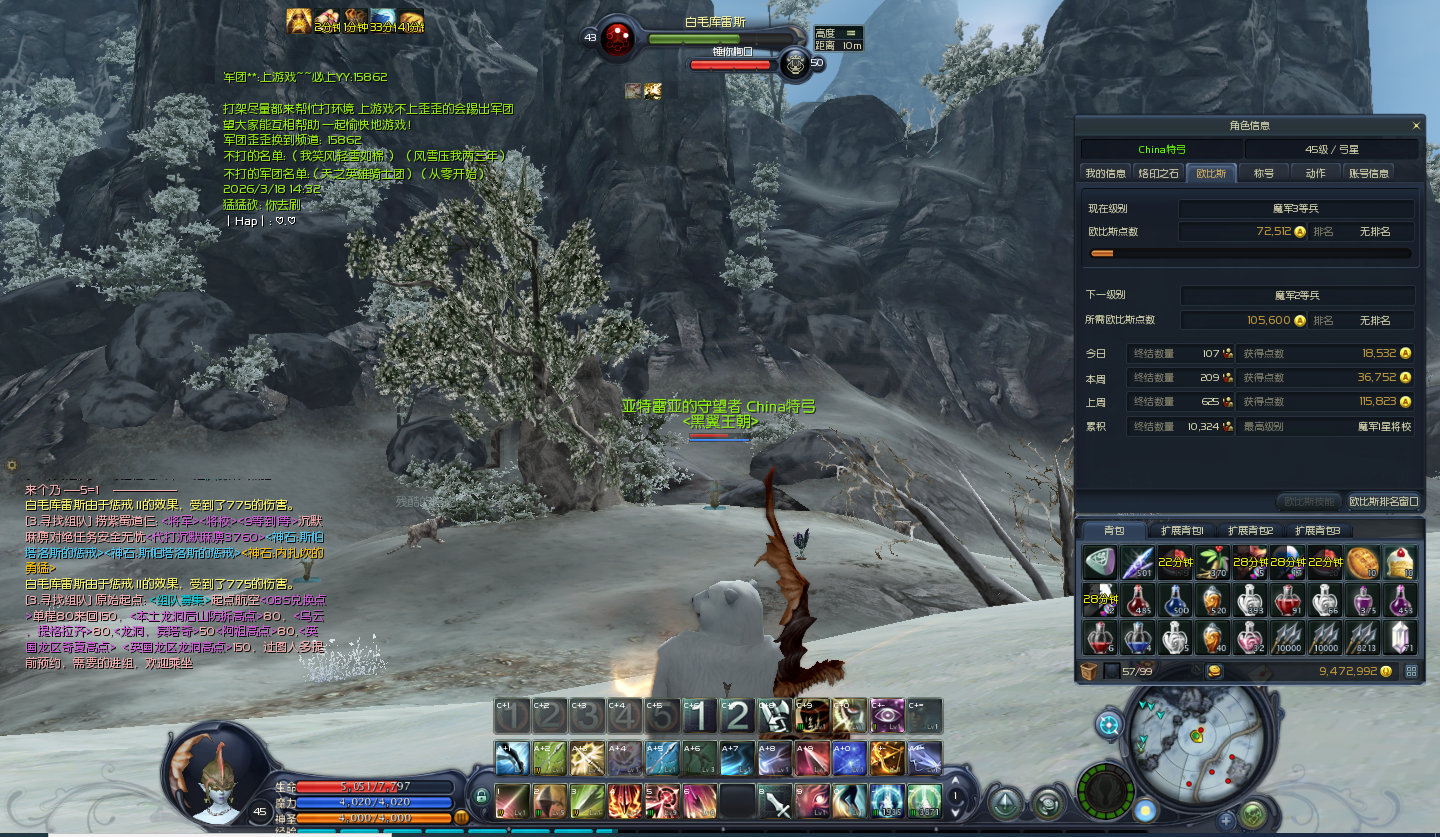Switch to the 动作 actions tab
This screenshot has width=1440, height=837.
(1315, 173)
